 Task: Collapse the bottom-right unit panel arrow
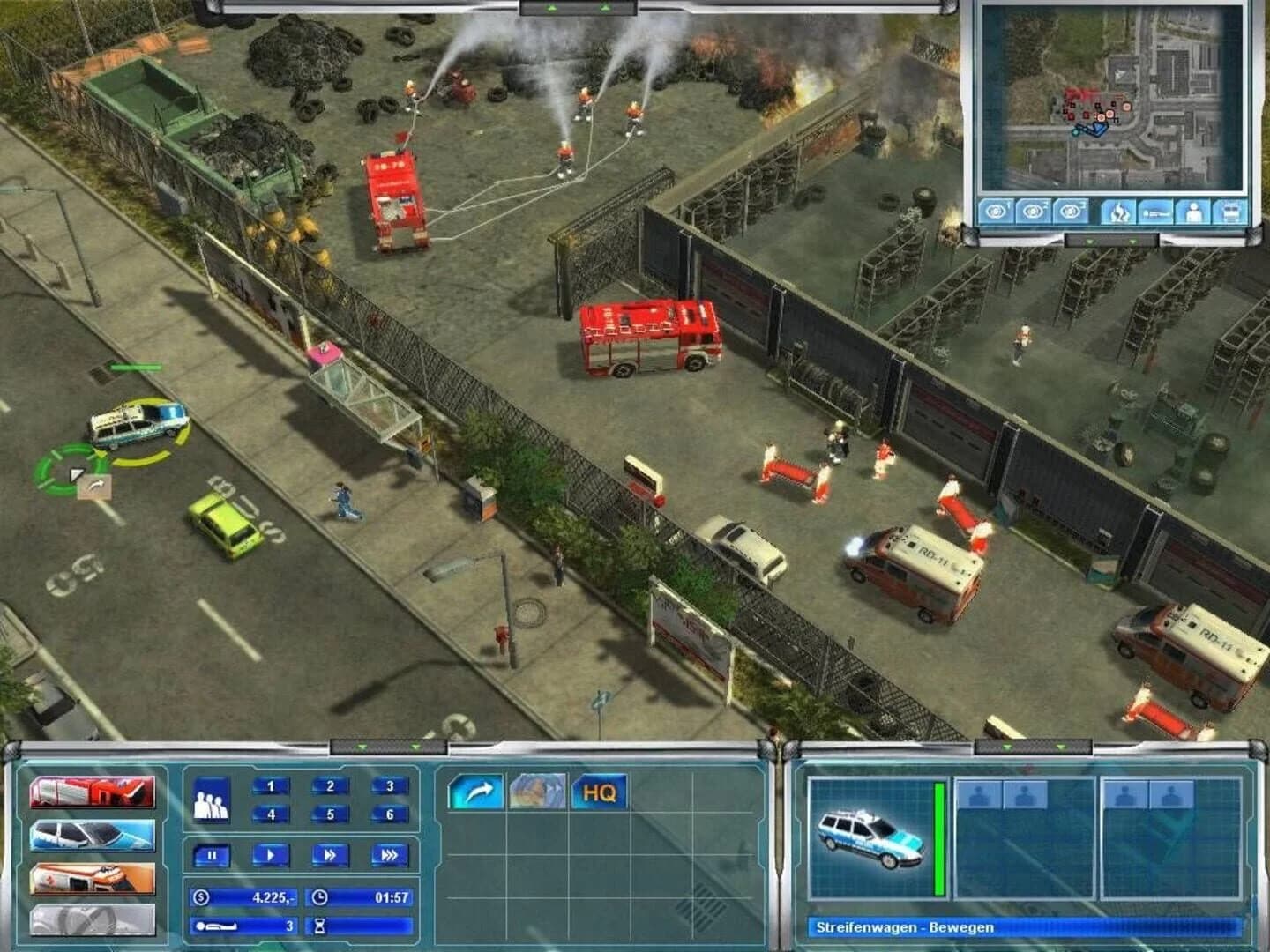(1009, 747)
